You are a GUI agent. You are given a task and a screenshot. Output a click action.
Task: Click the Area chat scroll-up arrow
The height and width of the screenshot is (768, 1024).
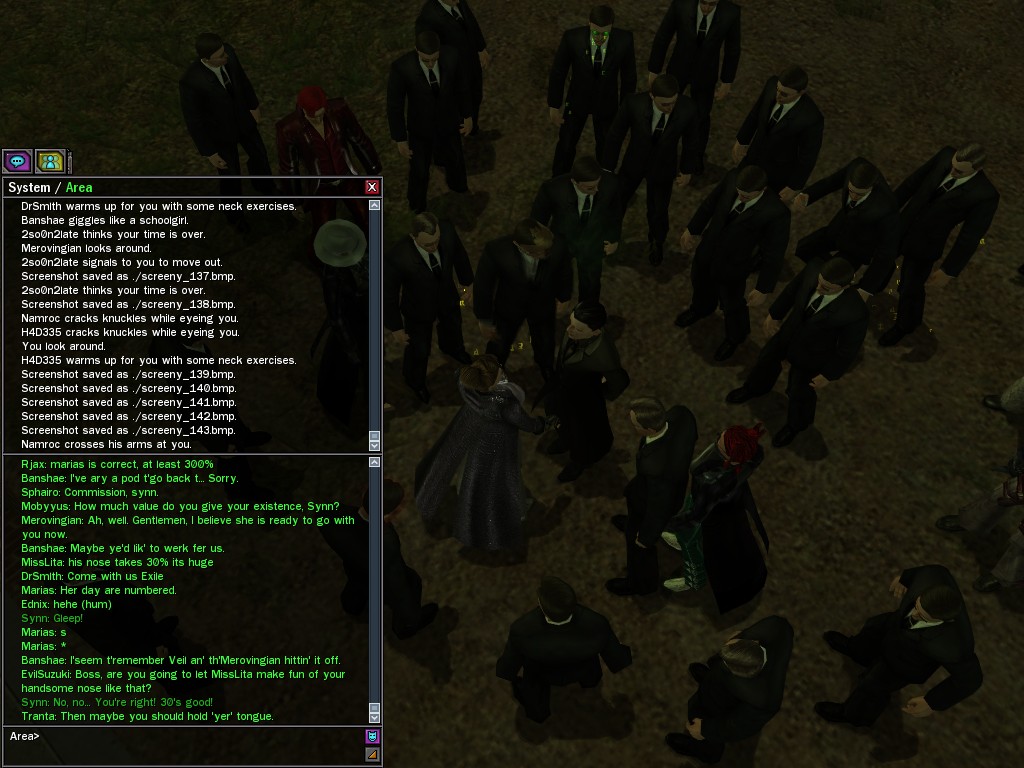pyautogui.click(x=375, y=462)
